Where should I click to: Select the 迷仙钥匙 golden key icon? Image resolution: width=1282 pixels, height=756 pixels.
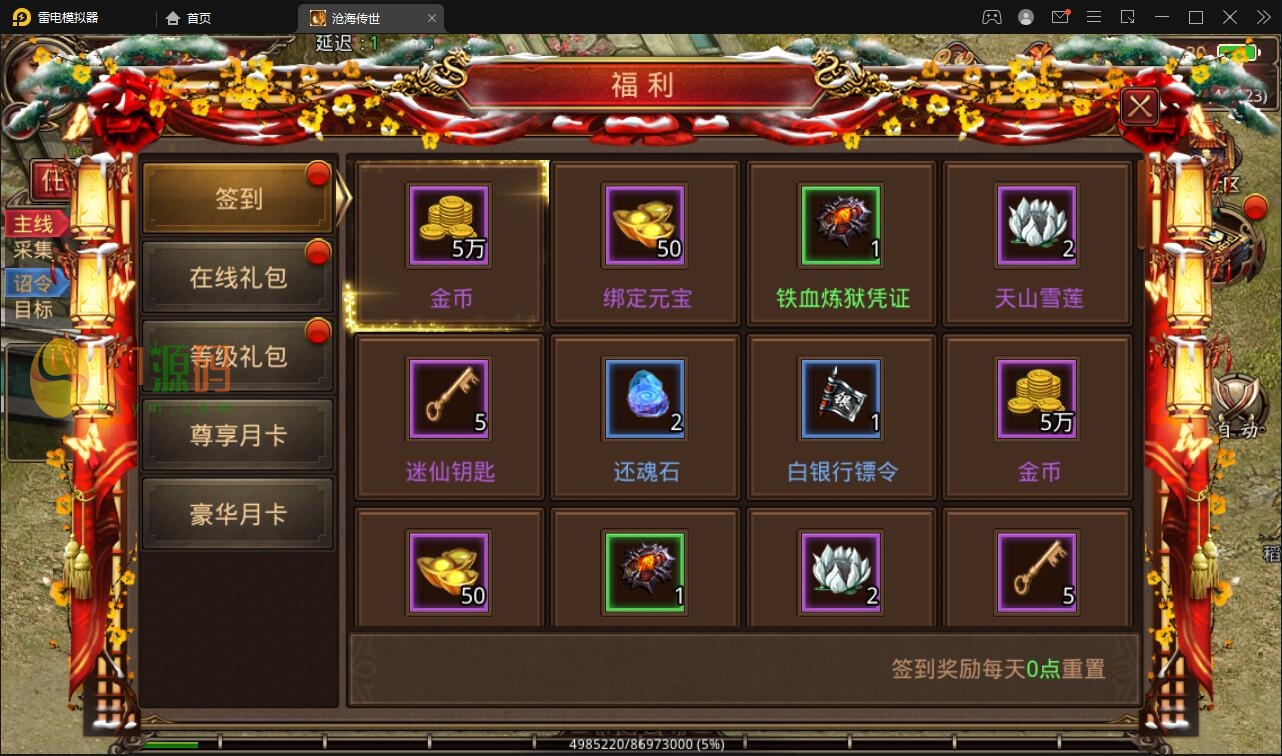448,398
